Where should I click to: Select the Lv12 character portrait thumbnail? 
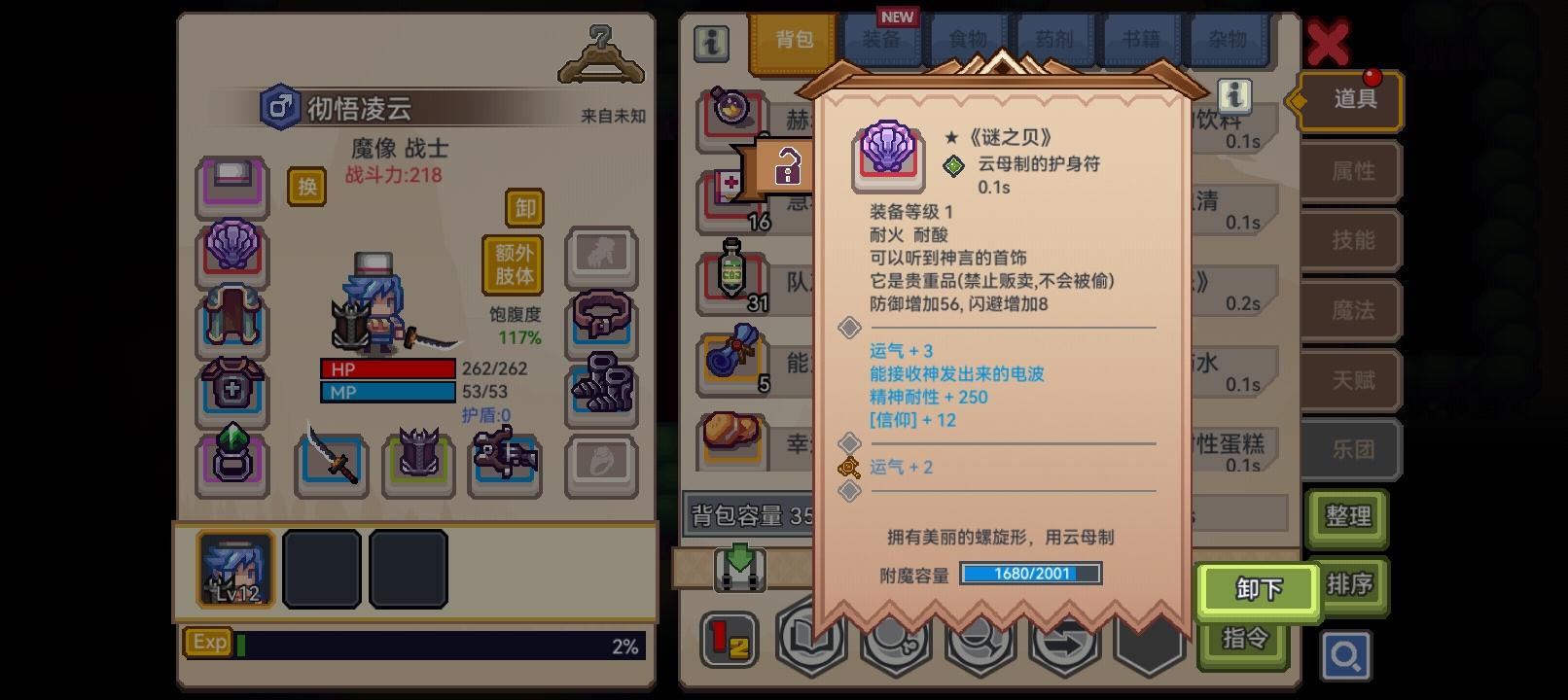click(233, 569)
